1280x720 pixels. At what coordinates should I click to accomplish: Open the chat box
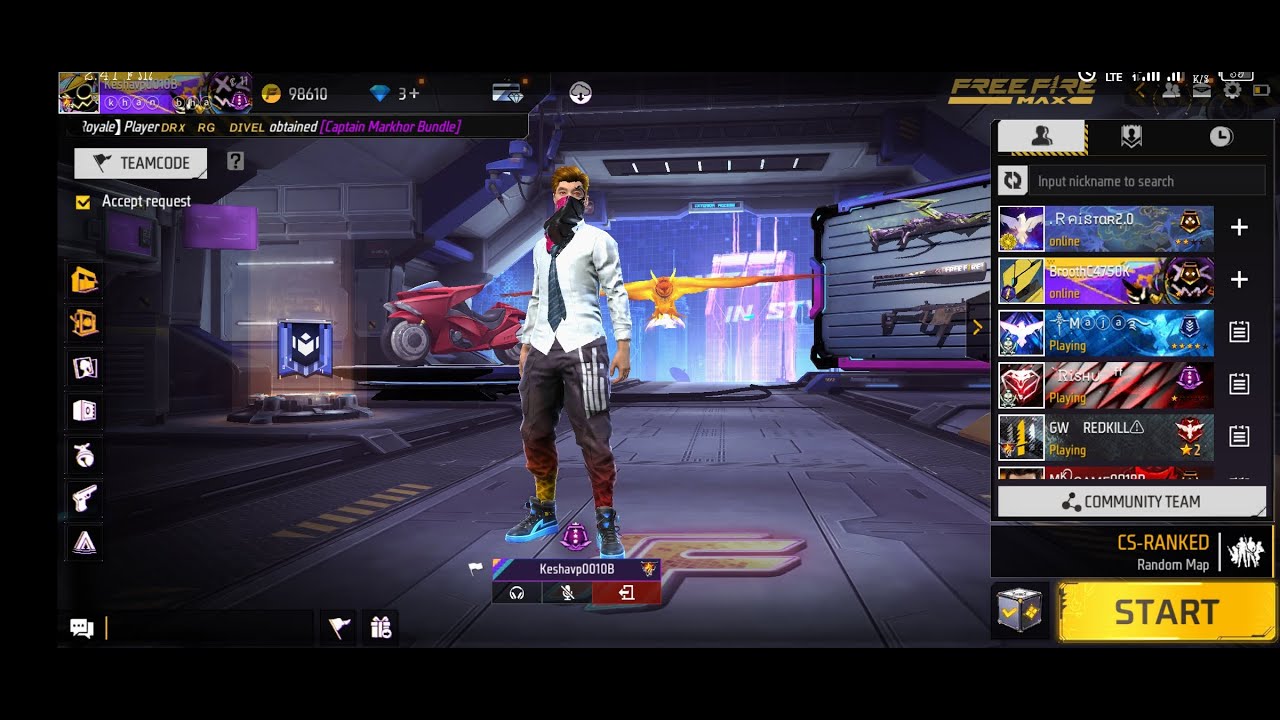coord(82,628)
